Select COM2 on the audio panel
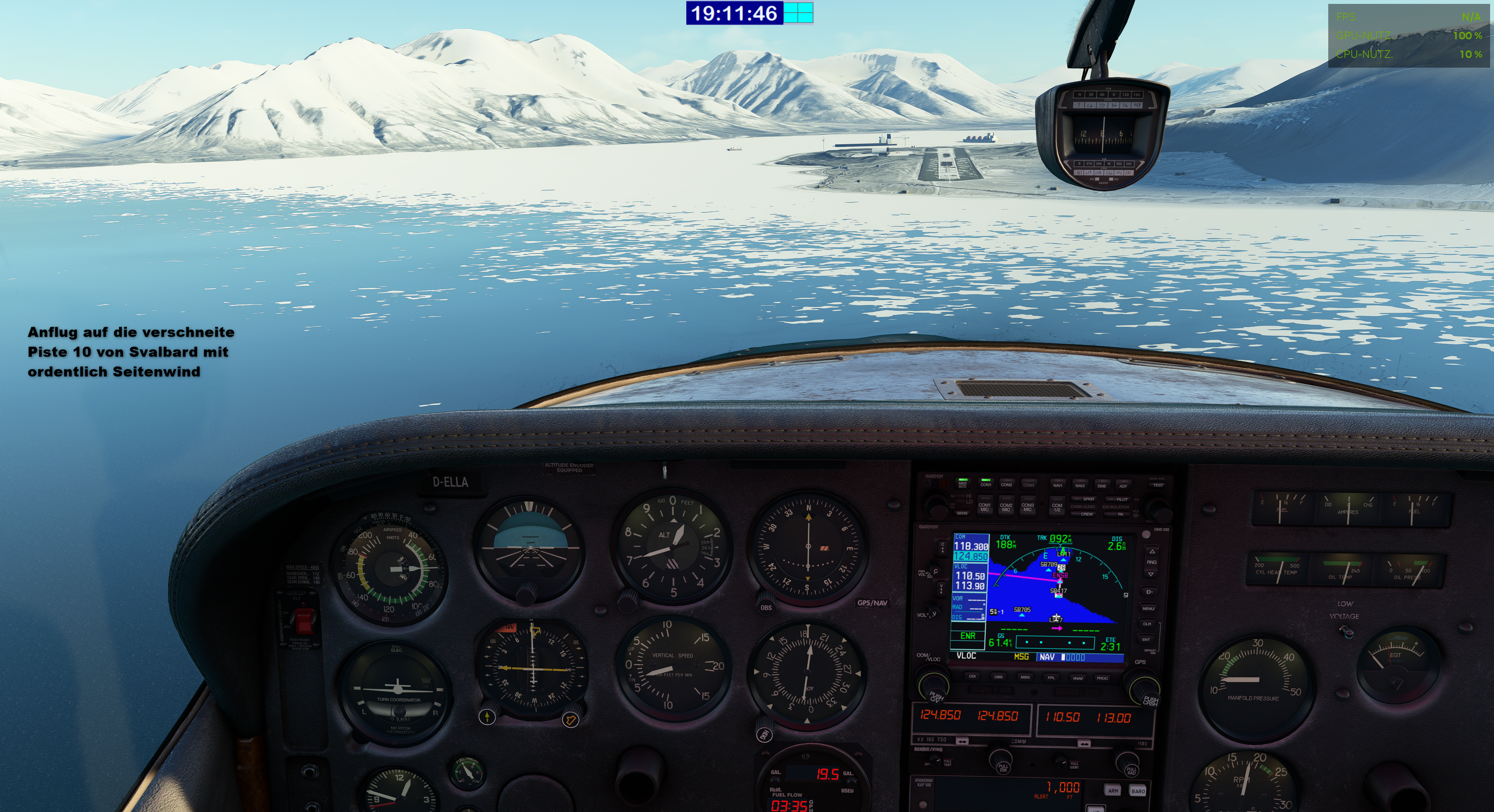This screenshot has height=812, width=1494. [1006, 484]
